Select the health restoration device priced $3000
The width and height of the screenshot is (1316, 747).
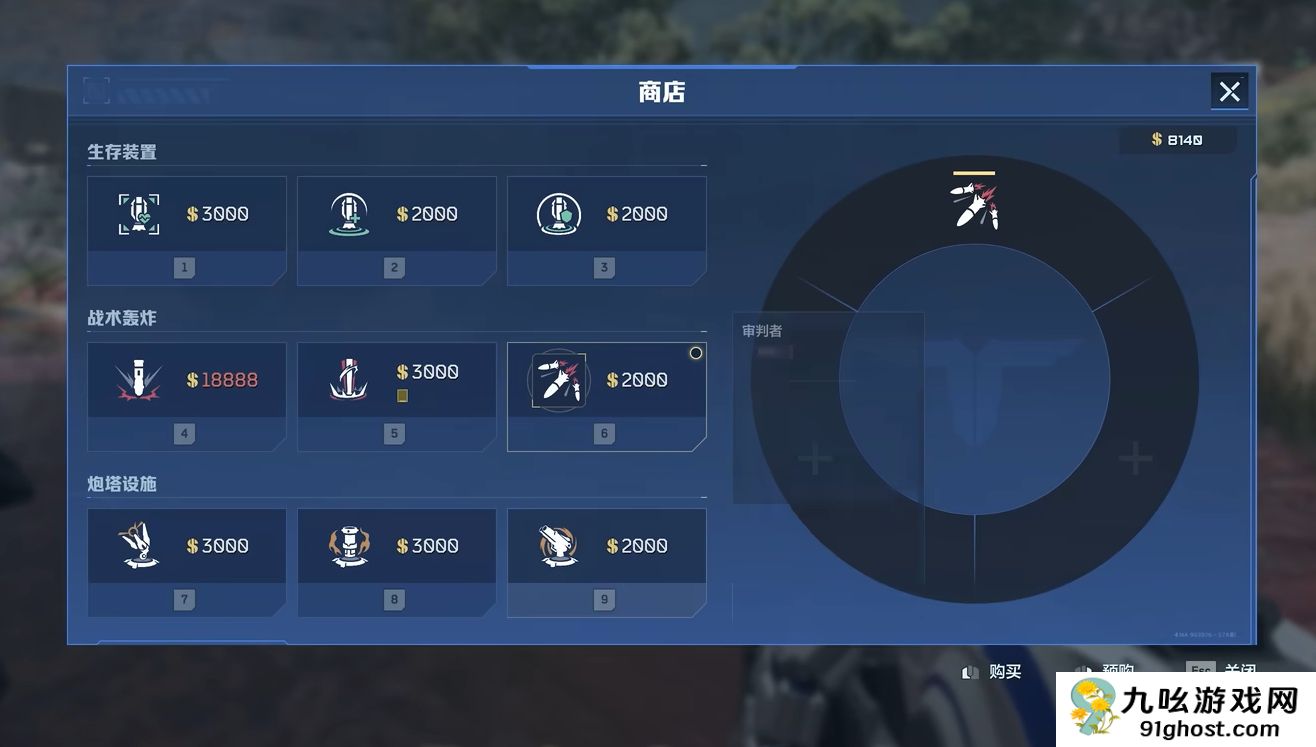point(186,213)
